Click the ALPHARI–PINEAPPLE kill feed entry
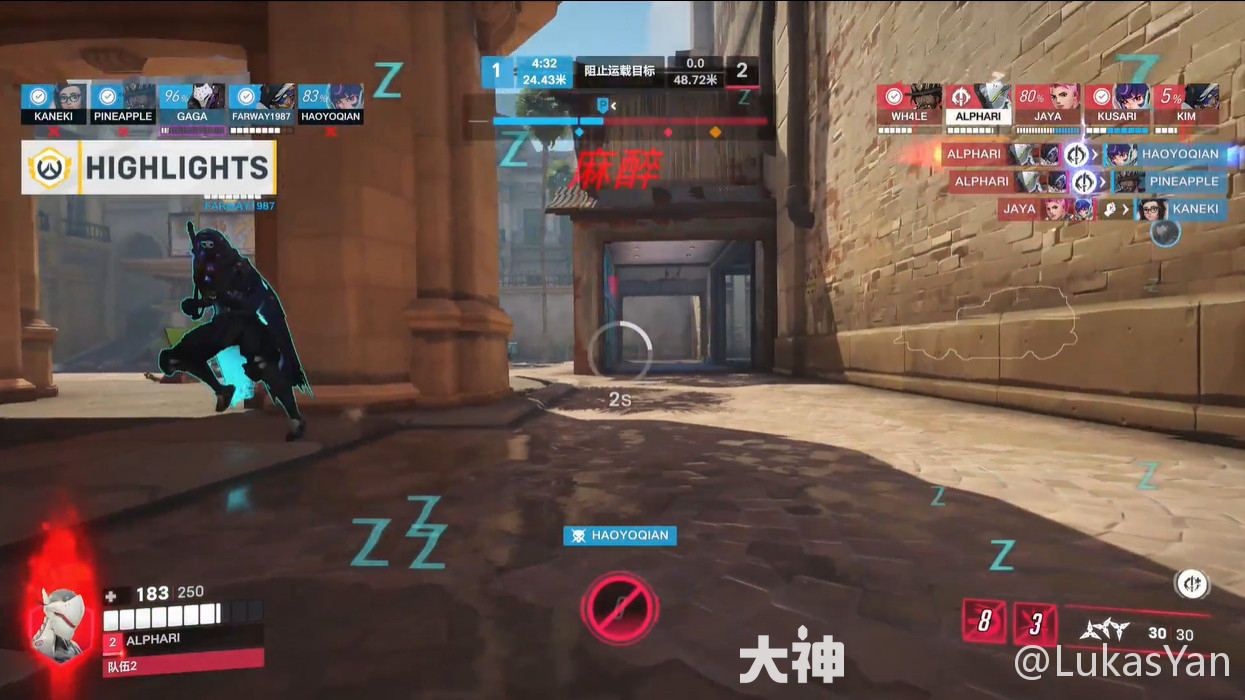 pos(1087,181)
